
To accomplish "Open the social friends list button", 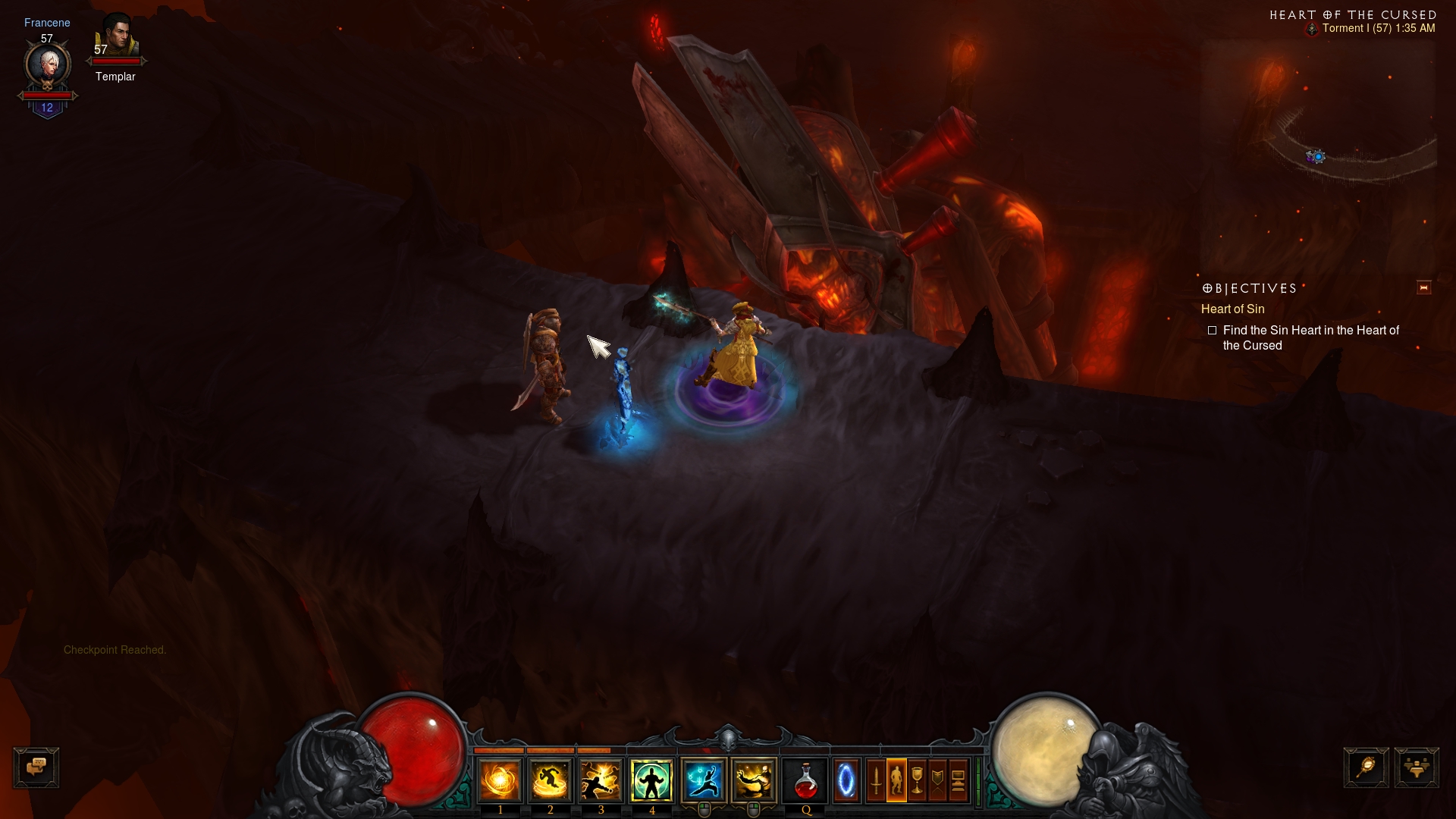I will 1416,767.
